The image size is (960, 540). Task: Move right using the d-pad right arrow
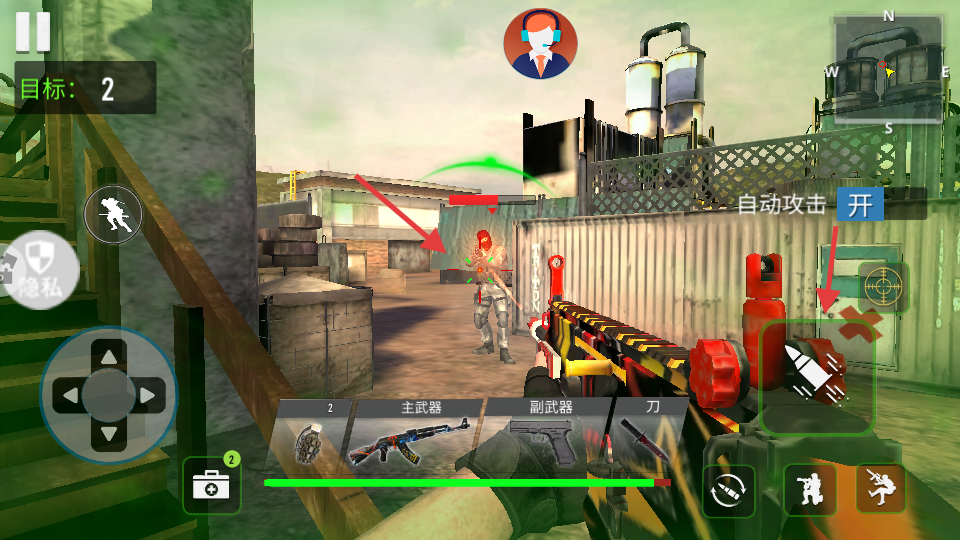[149, 397]
